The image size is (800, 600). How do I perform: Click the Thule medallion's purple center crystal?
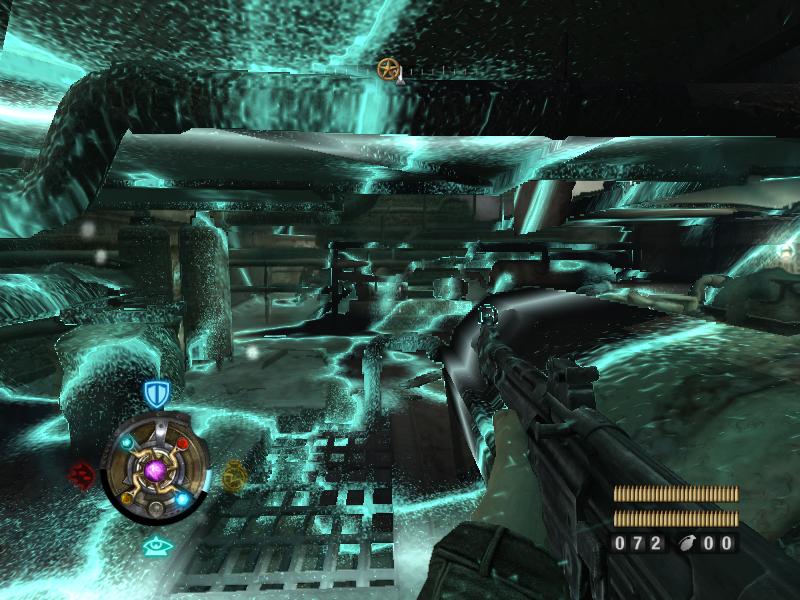[155, 469]
